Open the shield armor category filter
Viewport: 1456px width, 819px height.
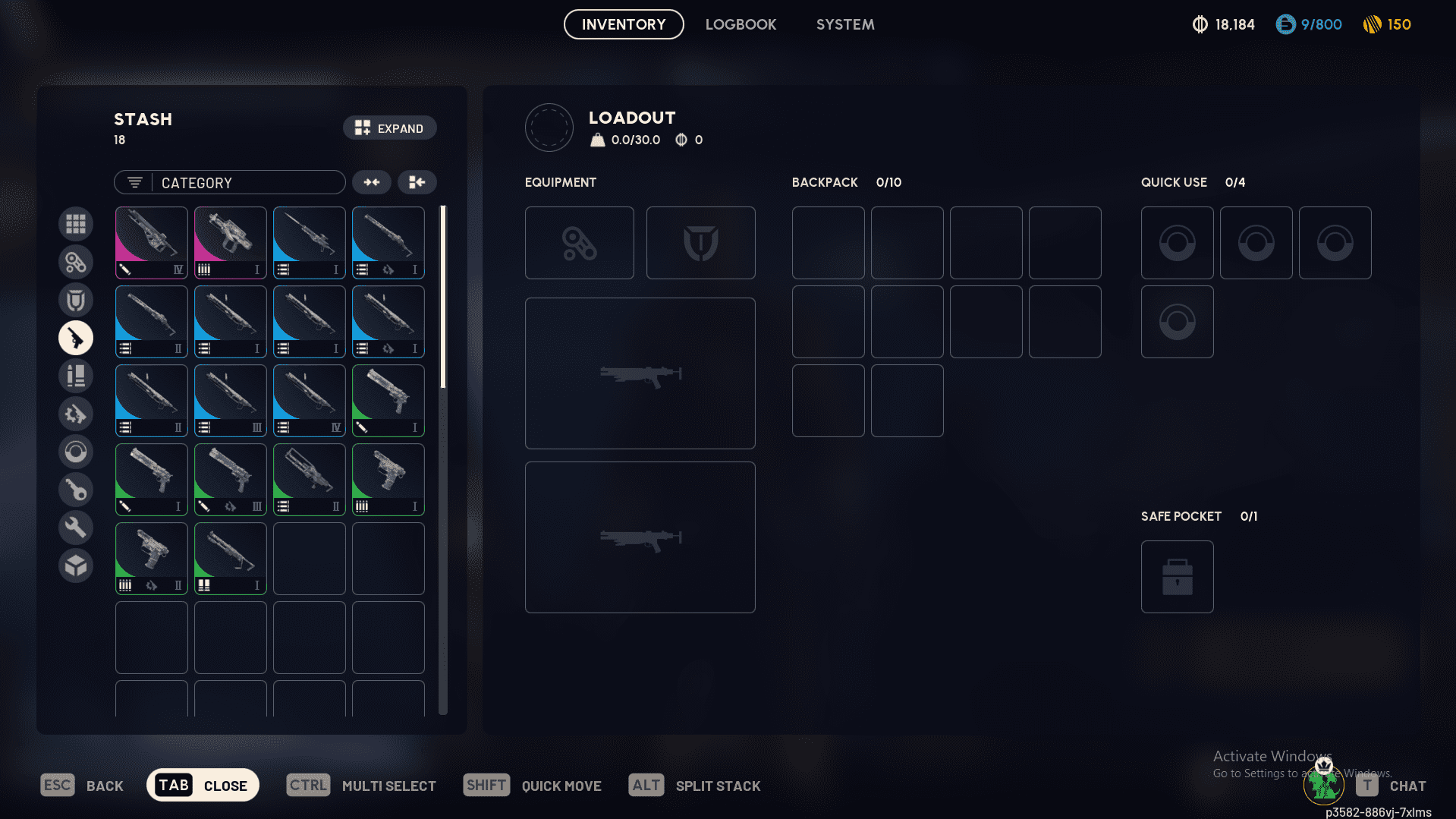76,299
